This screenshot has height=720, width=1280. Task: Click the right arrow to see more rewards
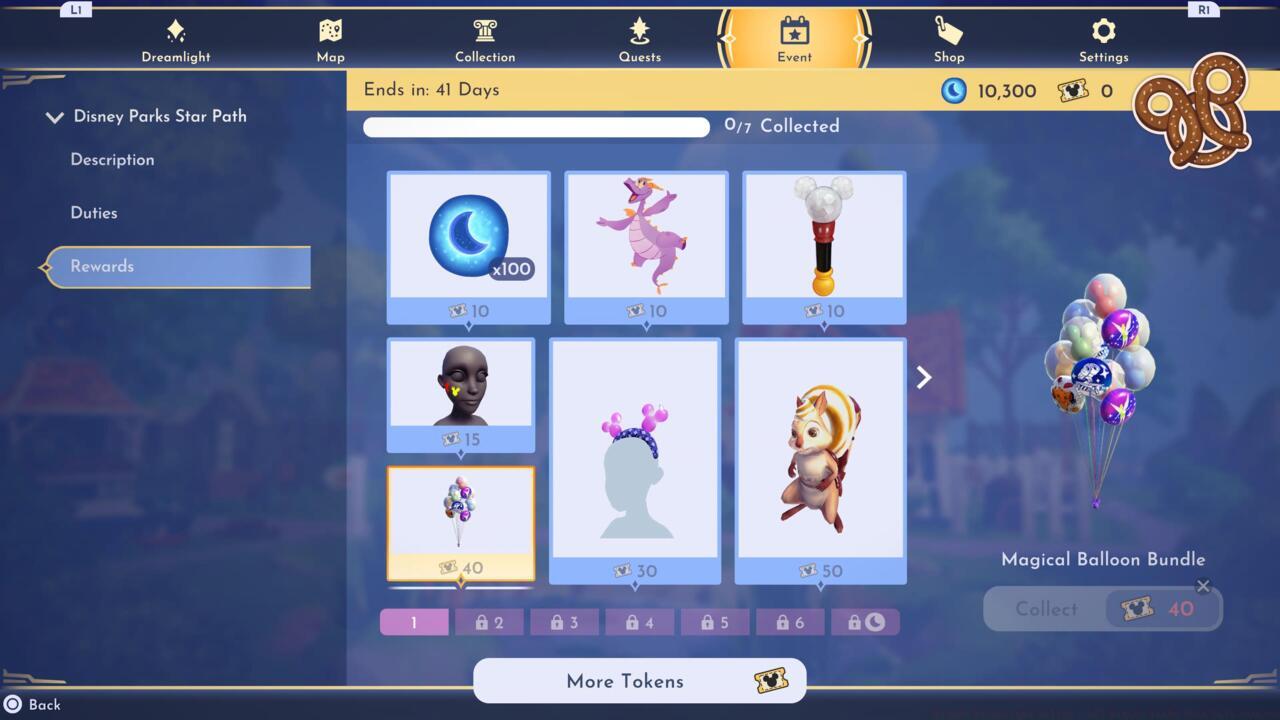[x=922, y=377]
